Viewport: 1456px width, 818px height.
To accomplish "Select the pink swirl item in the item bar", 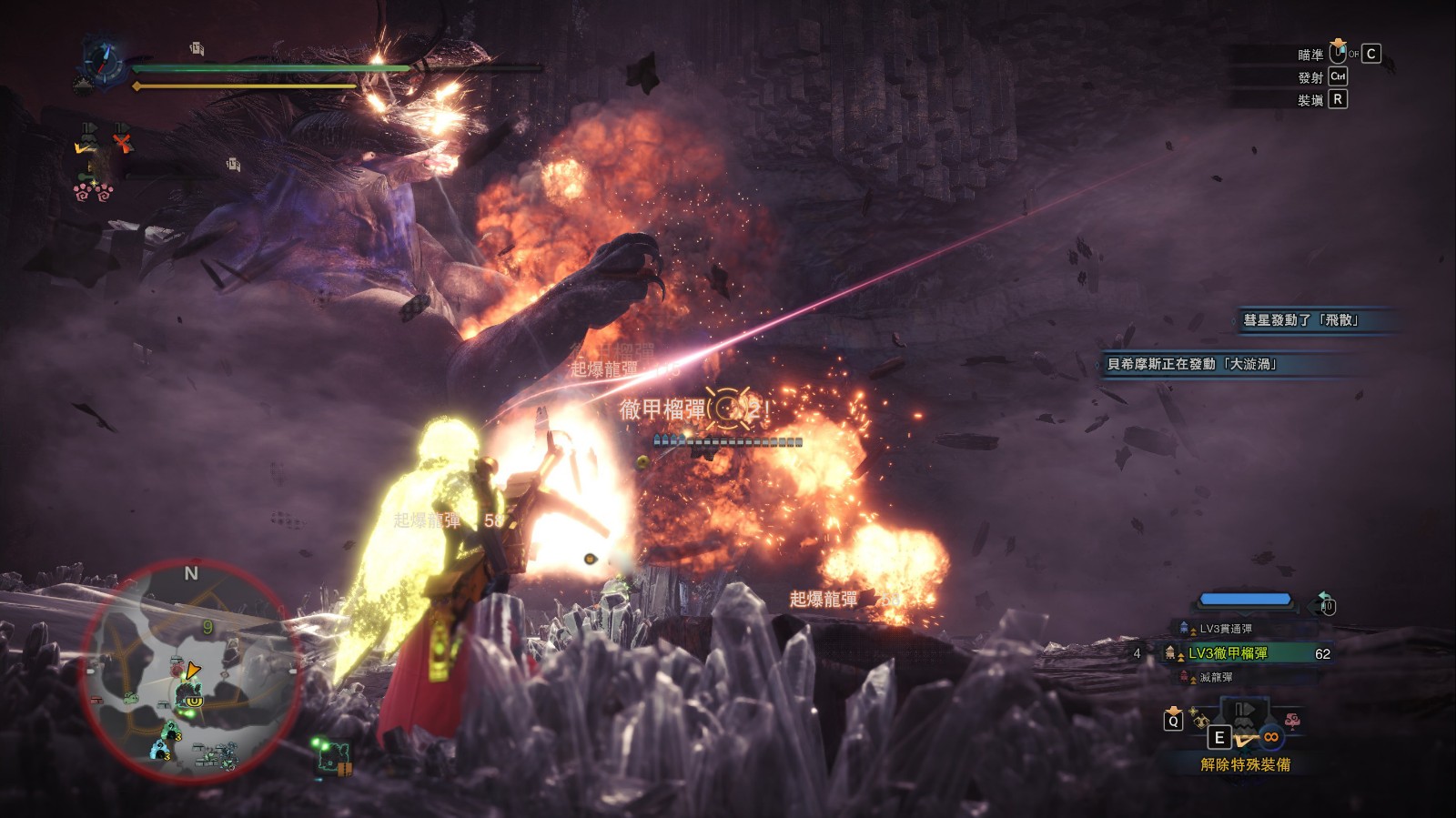I will coord(1290,721).
